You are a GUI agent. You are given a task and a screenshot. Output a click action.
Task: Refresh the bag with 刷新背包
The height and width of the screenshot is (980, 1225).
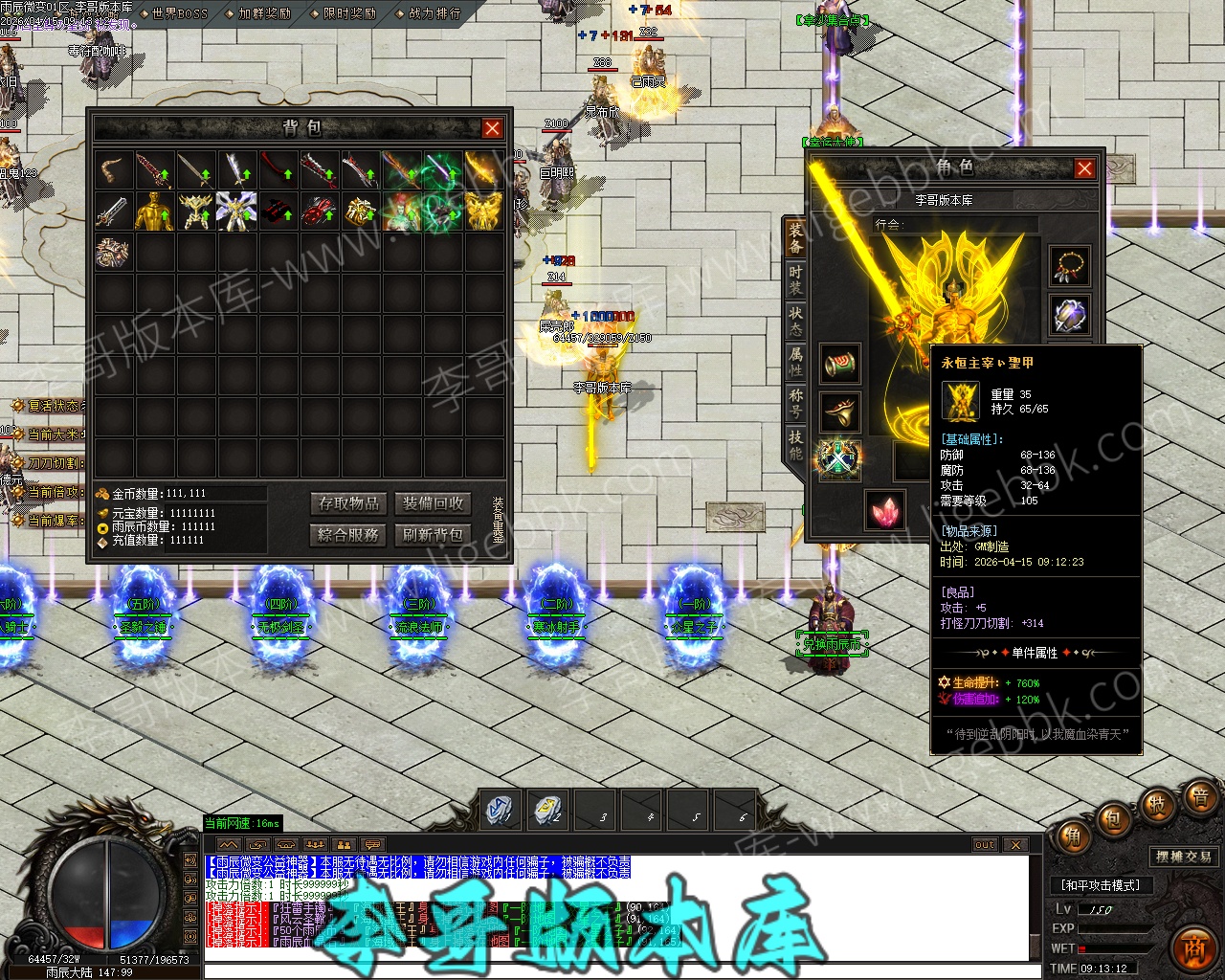coord(433,534)
